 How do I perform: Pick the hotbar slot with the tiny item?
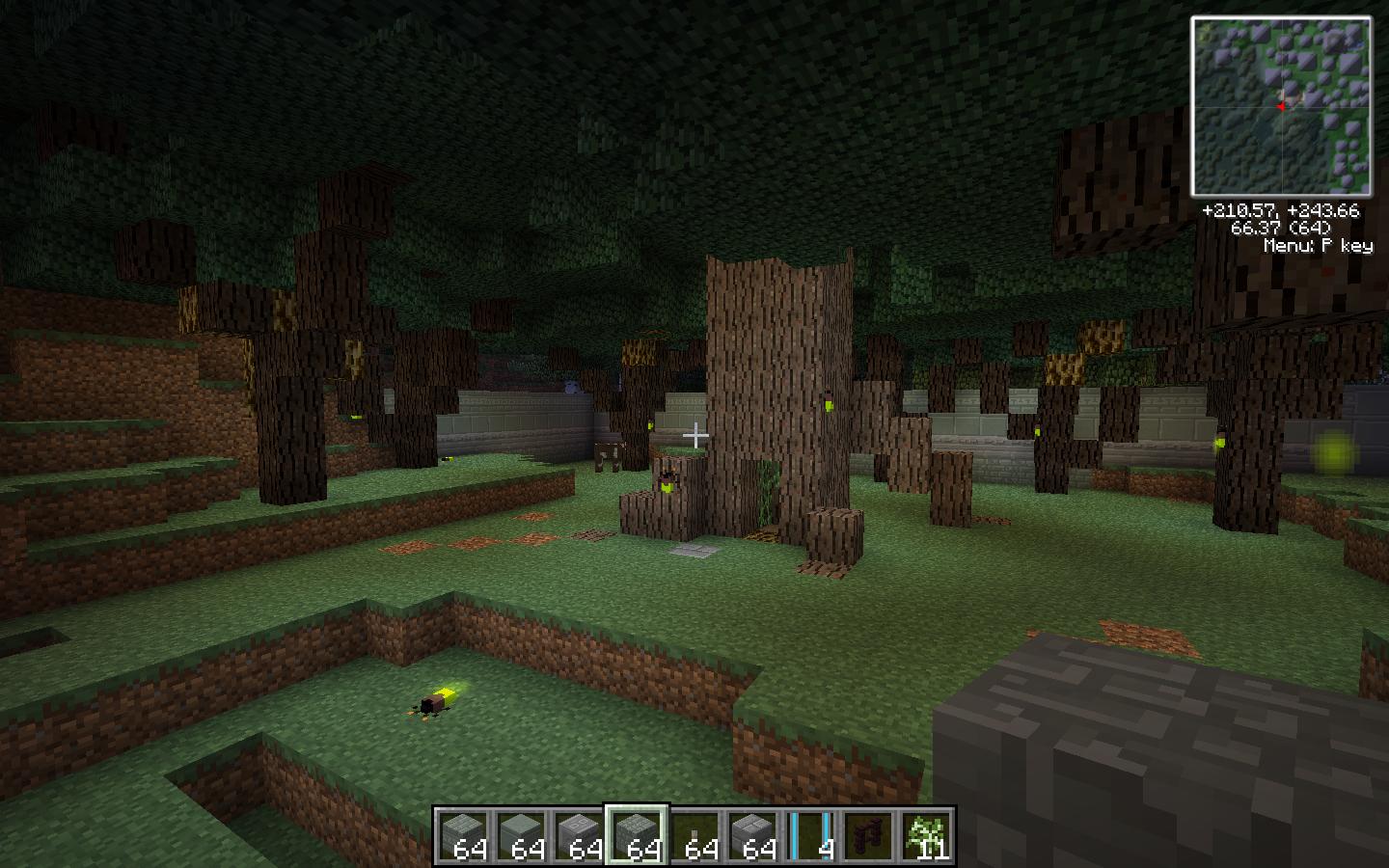694,835
